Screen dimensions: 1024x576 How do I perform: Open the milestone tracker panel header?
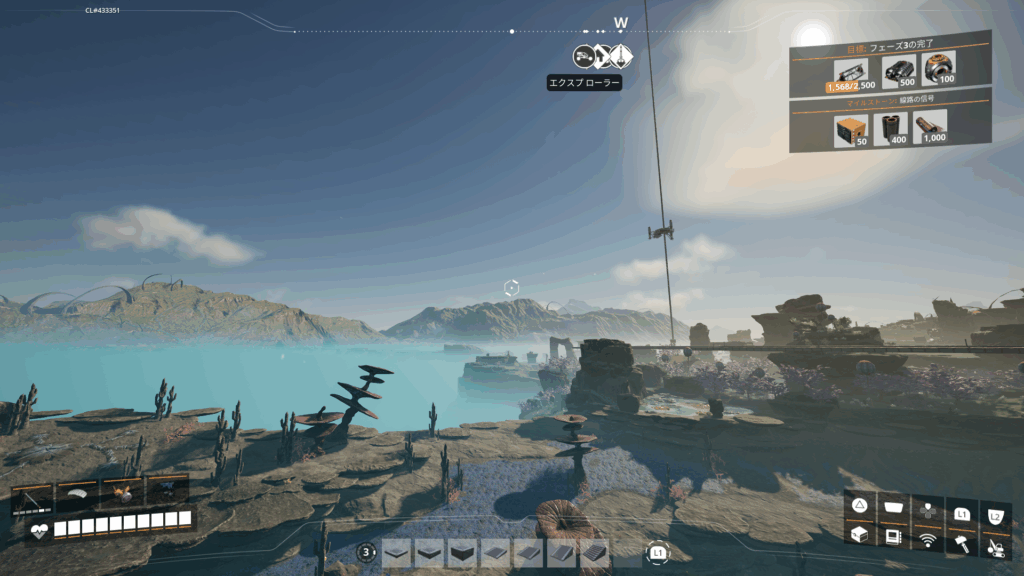tap(889, 100)
